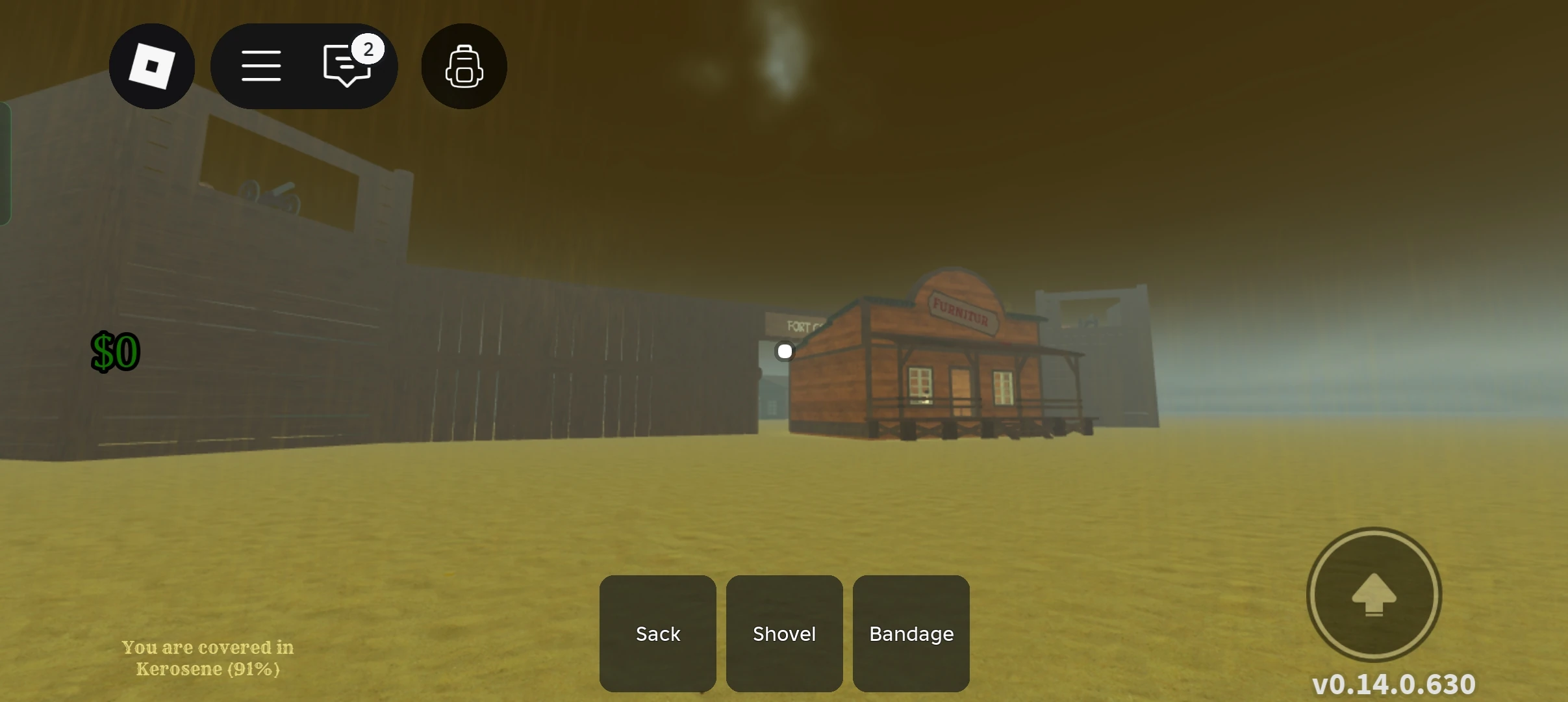Image resolution: width=1568 pixels, height=702 pixels.
Task: Equip the Sack from the hotbar
Action: point(657,634)
